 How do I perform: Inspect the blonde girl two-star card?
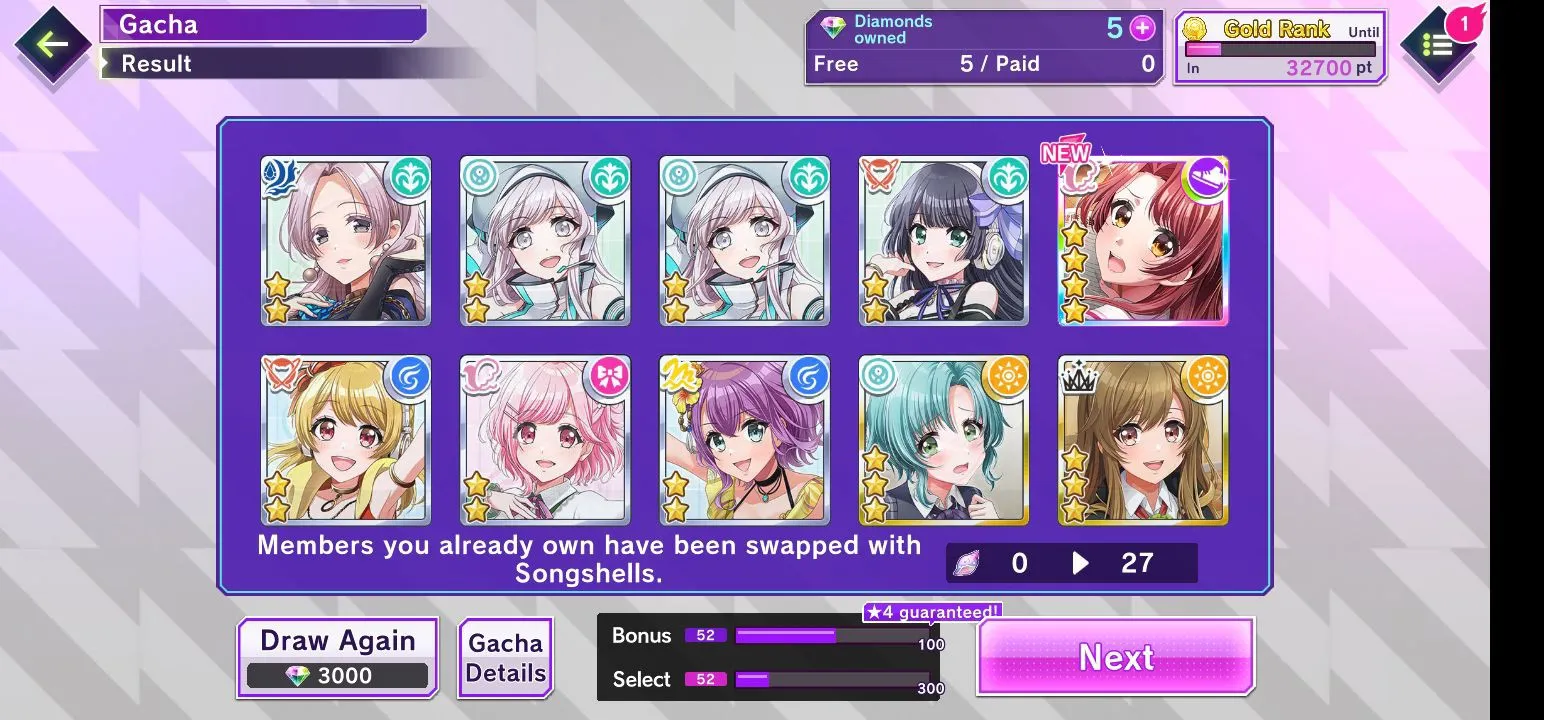click(x=346, y=440)
